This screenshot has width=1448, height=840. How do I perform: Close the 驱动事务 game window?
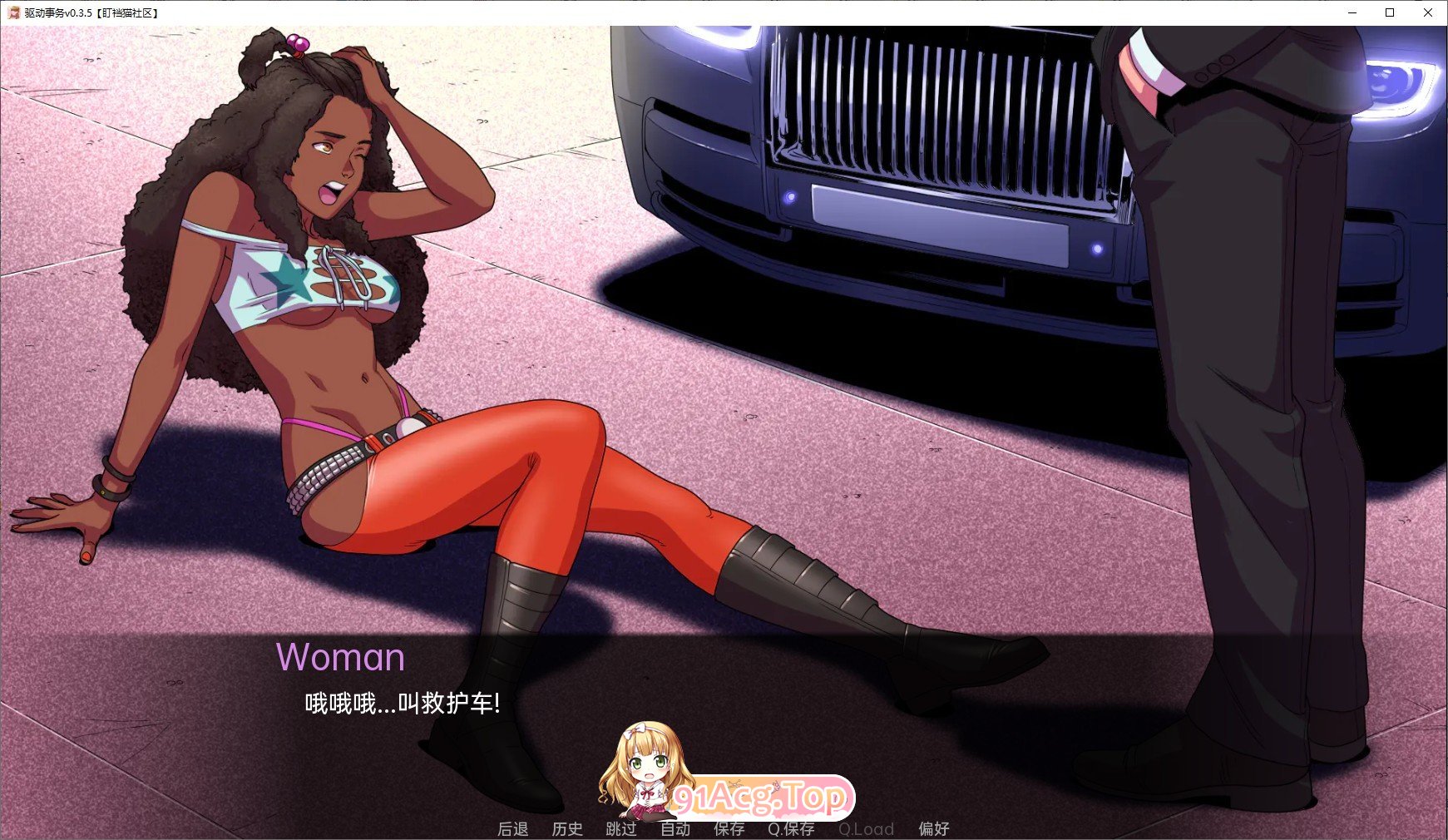click(x=1427, y=12)
